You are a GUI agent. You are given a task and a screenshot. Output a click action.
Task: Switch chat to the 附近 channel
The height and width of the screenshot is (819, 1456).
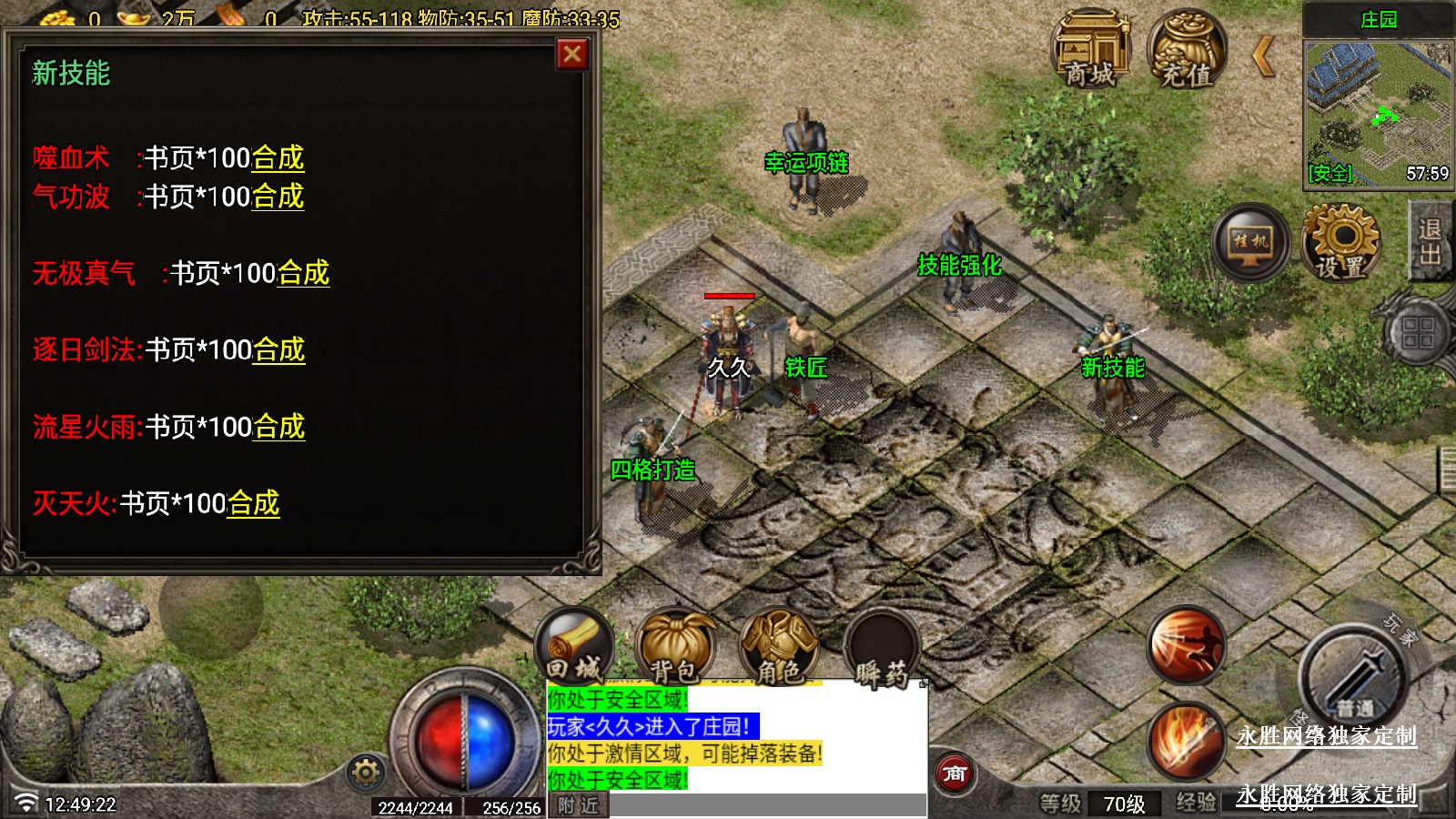578,805
